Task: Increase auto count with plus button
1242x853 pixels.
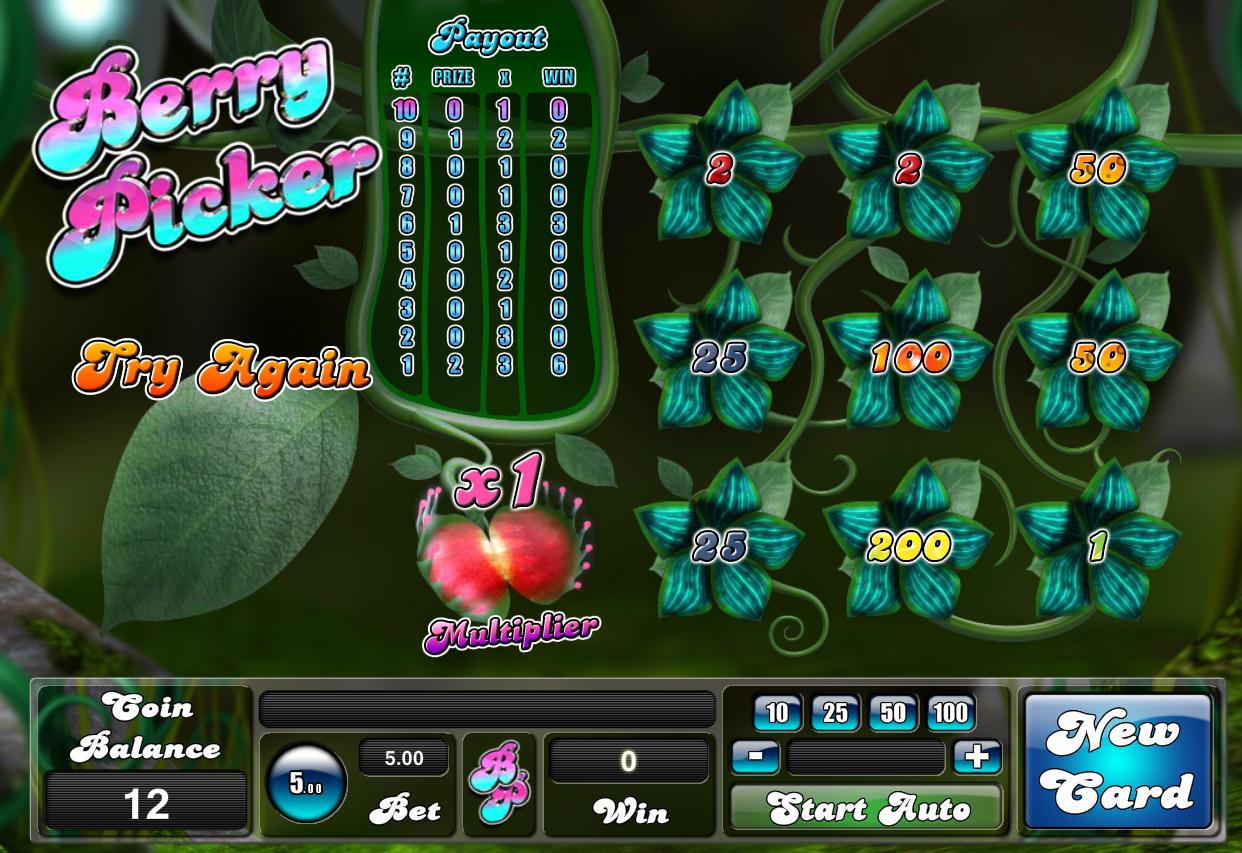Action: pos(977,757)
